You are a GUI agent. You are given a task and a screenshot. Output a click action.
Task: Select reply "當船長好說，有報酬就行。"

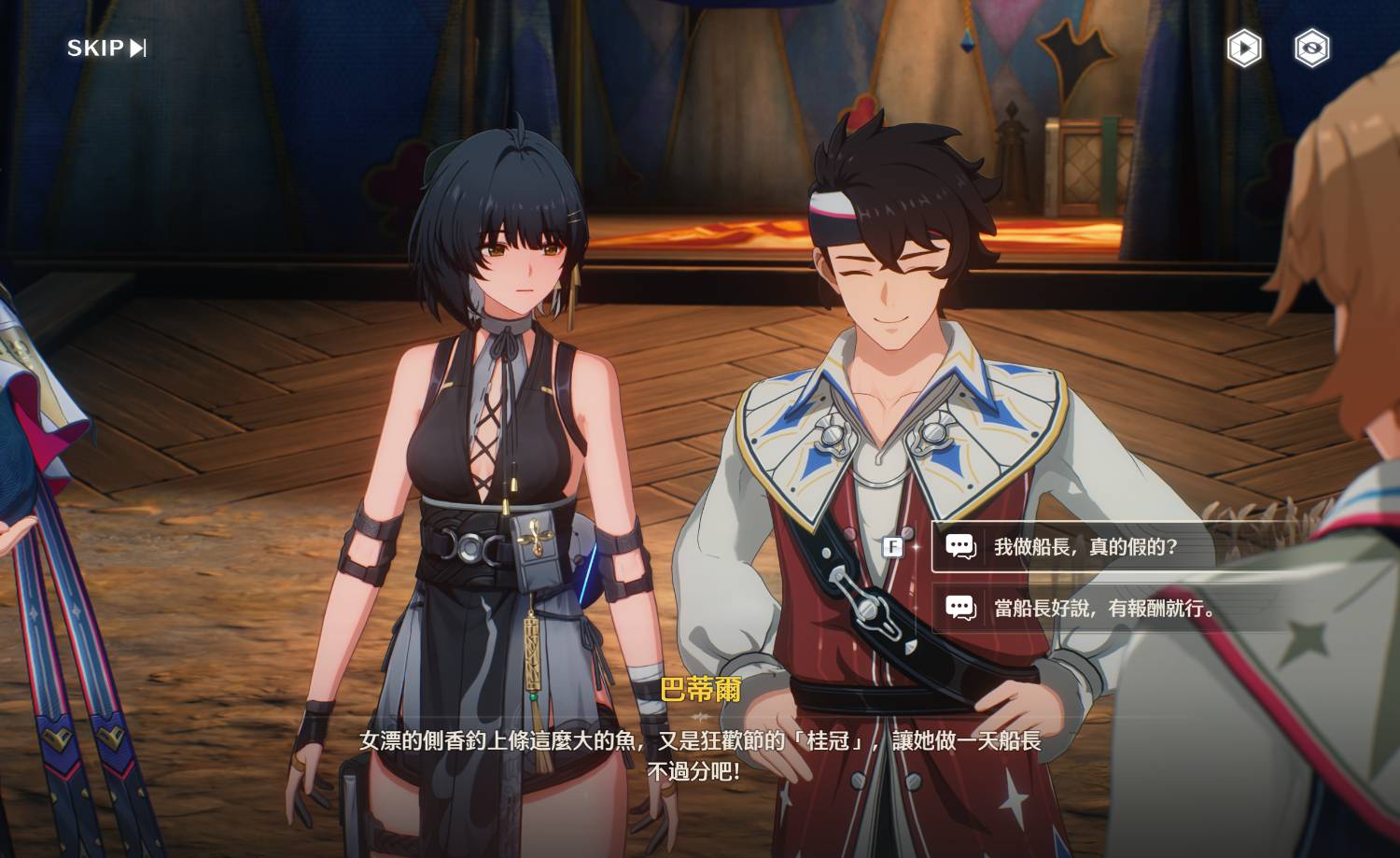(1104, 609)
